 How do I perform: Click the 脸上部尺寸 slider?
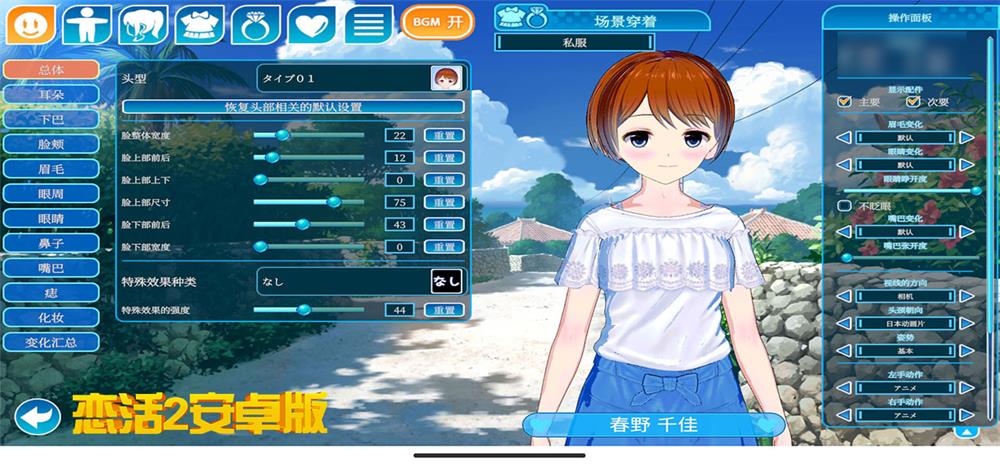tap(308, 202)
